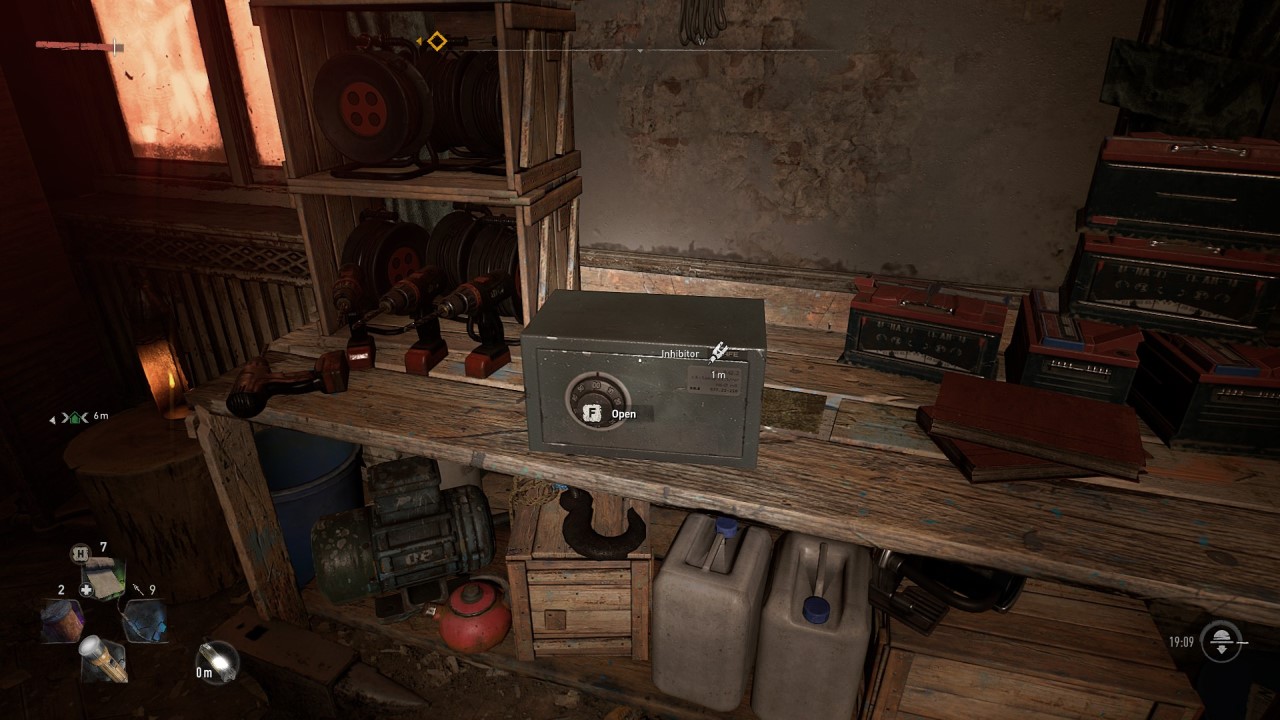Click the throwable item slot showing 9
The image size is (1280, 720).
pyautogui.click(x=146, y=620)
